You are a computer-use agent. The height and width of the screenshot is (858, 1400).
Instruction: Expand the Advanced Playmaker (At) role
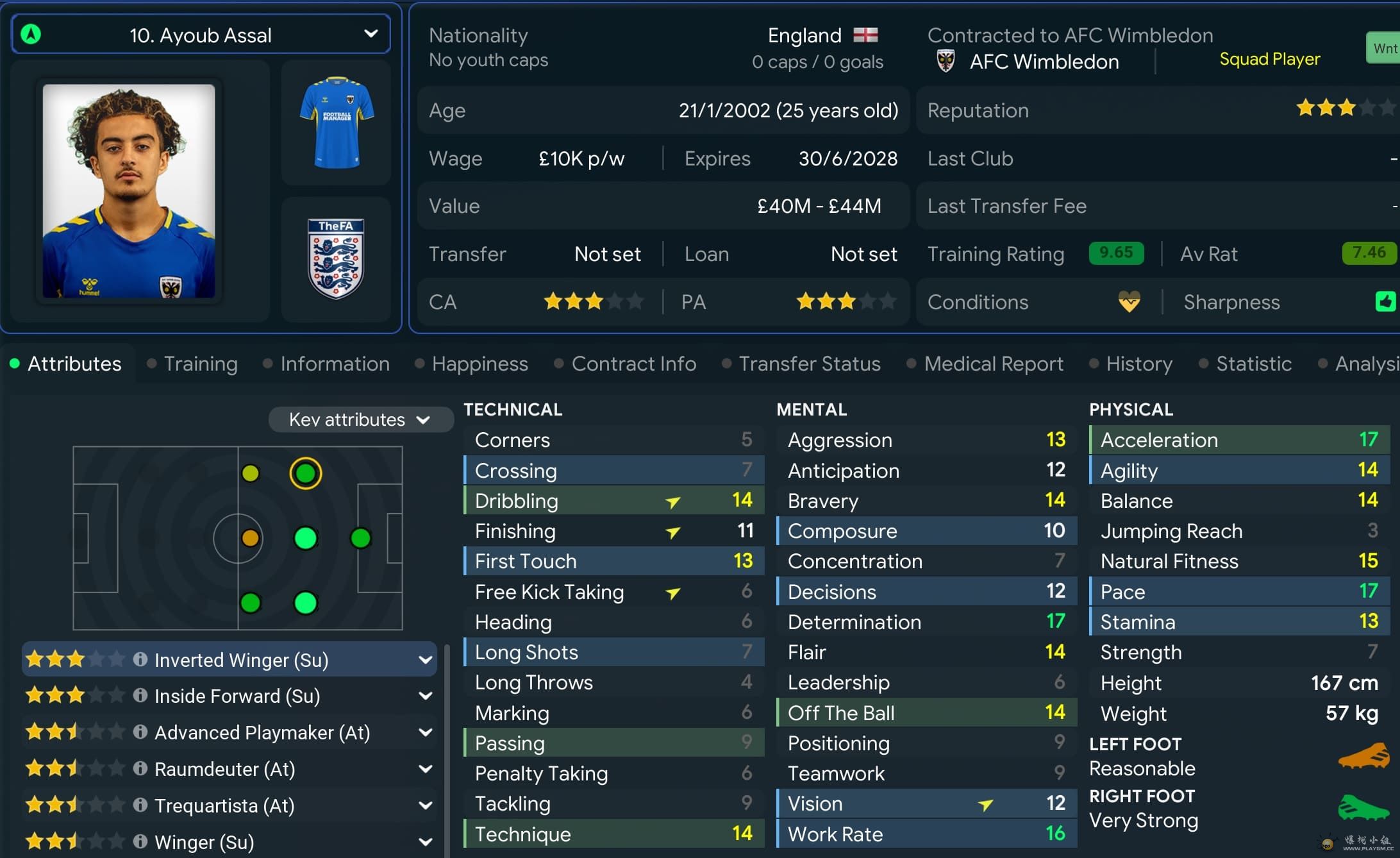[x=425, y=732]
